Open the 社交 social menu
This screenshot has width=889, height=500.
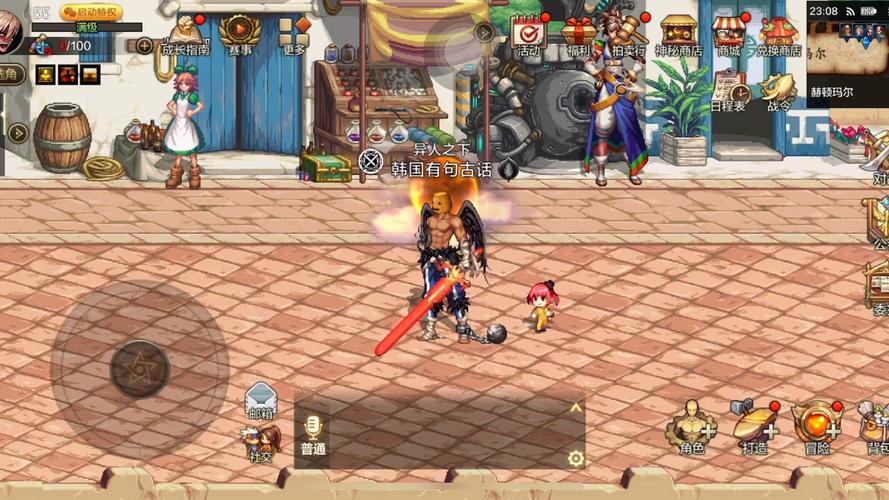[261, 441]
